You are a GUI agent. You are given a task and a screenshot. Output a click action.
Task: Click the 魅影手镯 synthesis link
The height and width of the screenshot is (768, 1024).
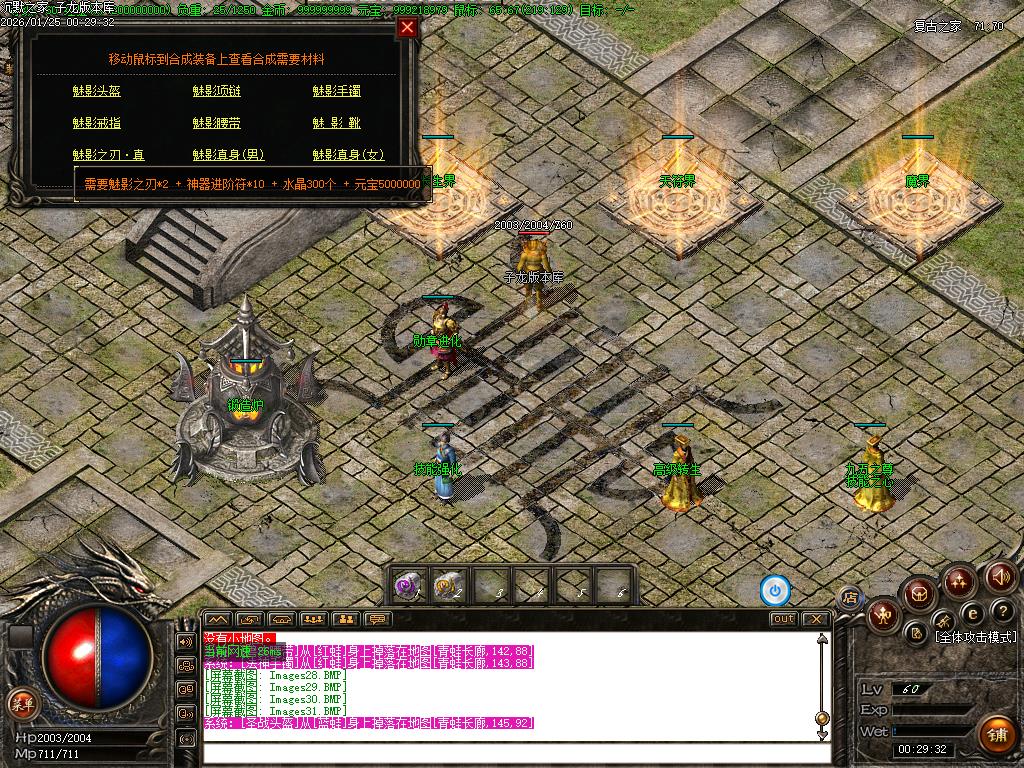point(336,91)
